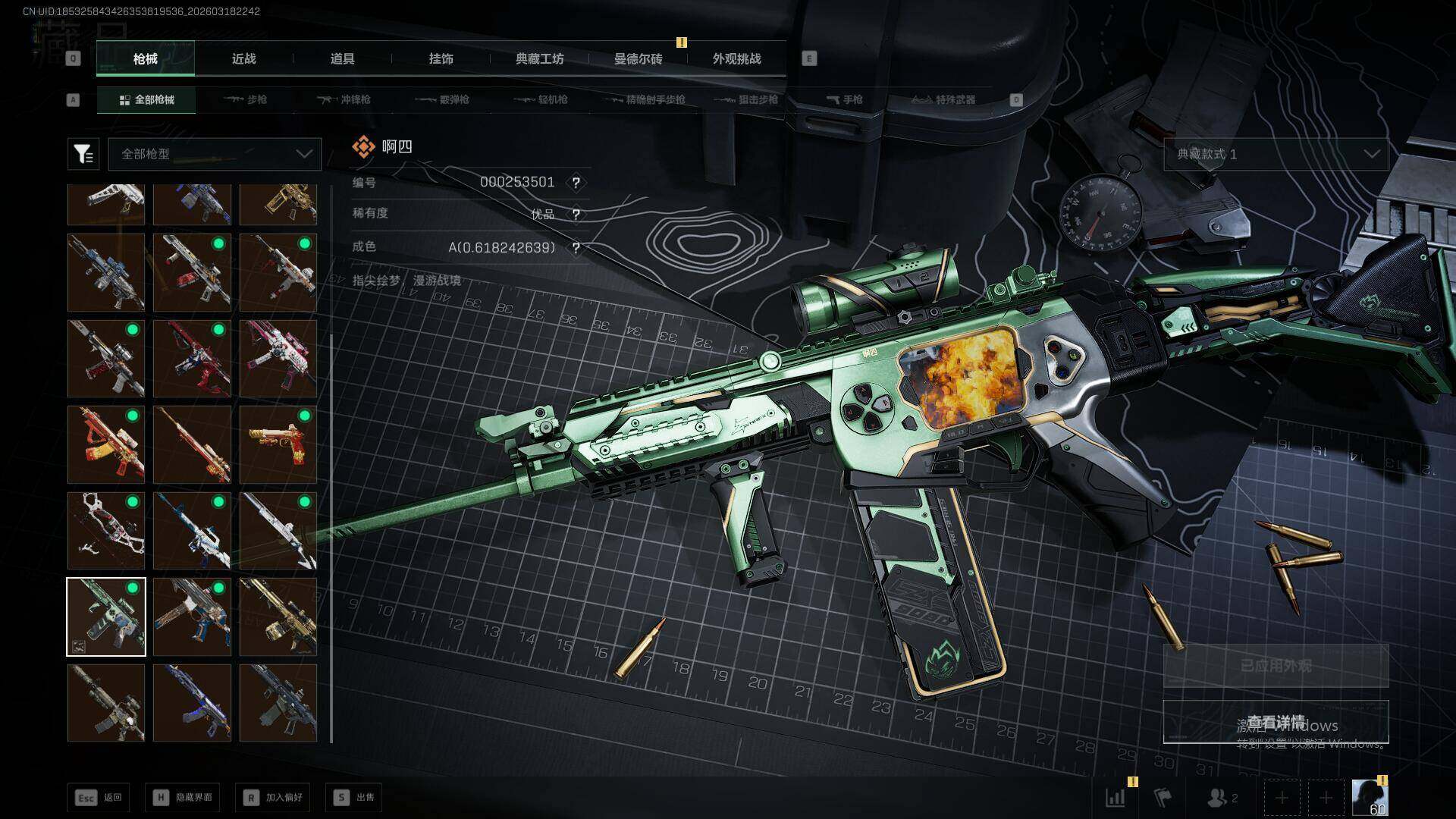The width and height of the screenshot is (1456, 819).
Task: Click 返回 to go back
Action: click(98, 798)
